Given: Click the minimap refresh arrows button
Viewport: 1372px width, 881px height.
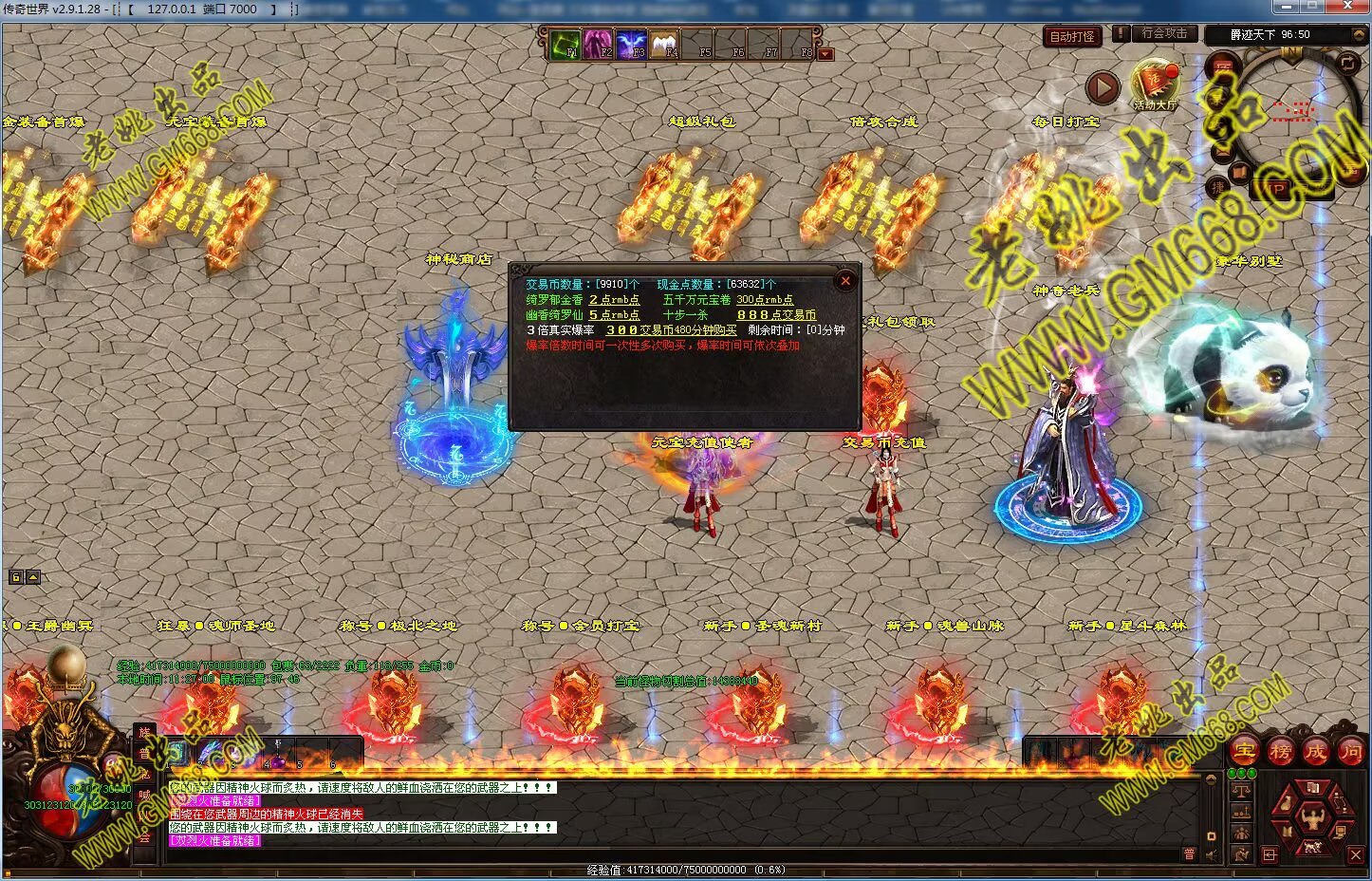Looking at the screenshot, I should tap(1348, 63).
